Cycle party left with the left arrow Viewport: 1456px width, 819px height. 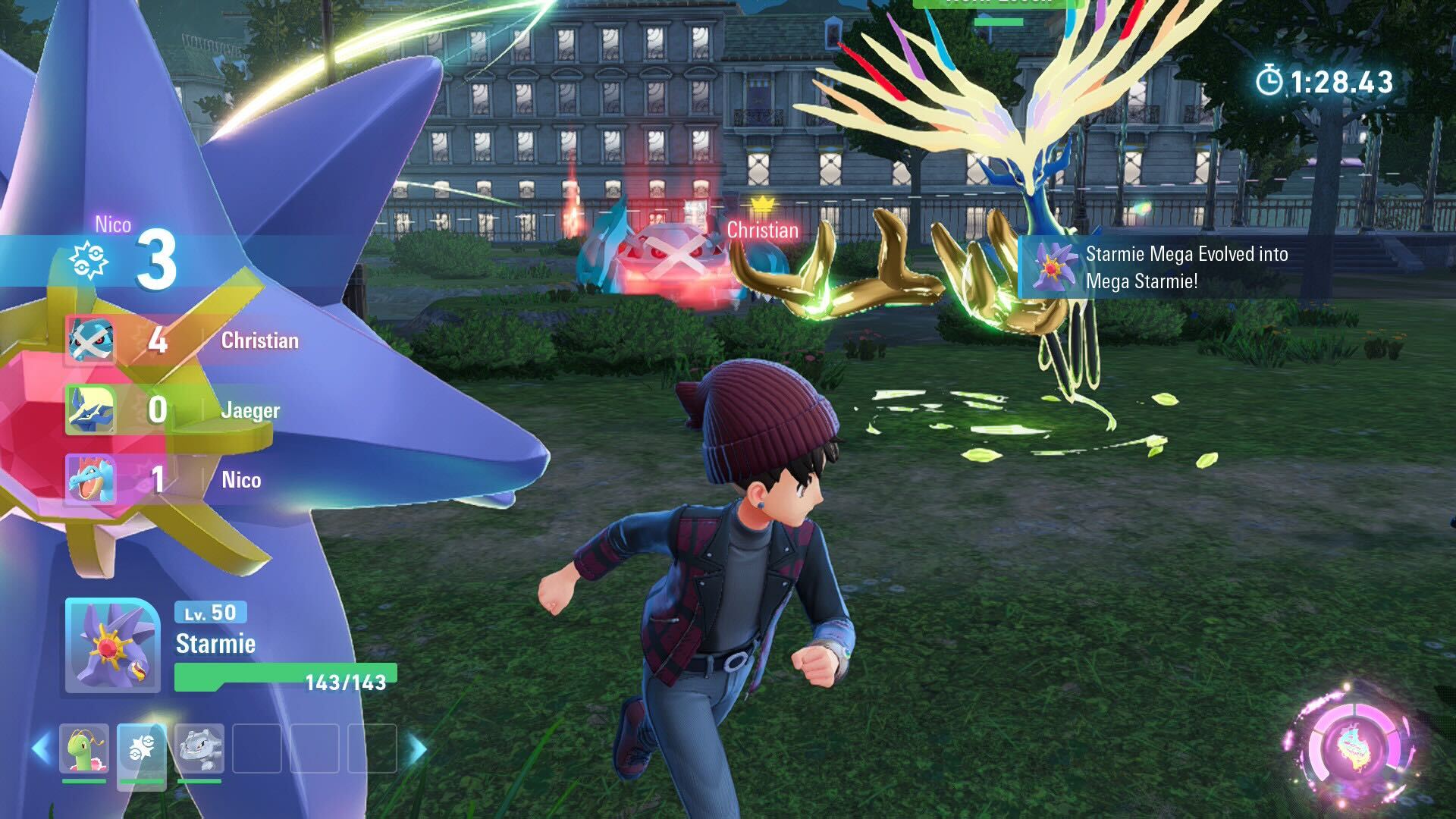pos(41,748)
